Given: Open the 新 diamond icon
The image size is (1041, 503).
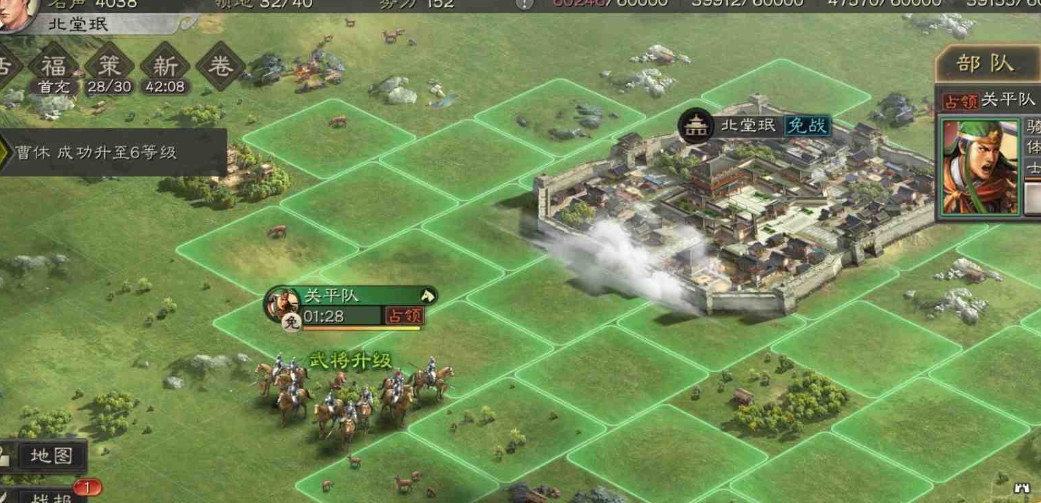Looking at the screenshot, I should pyautogui.click(x=165, y=66).
